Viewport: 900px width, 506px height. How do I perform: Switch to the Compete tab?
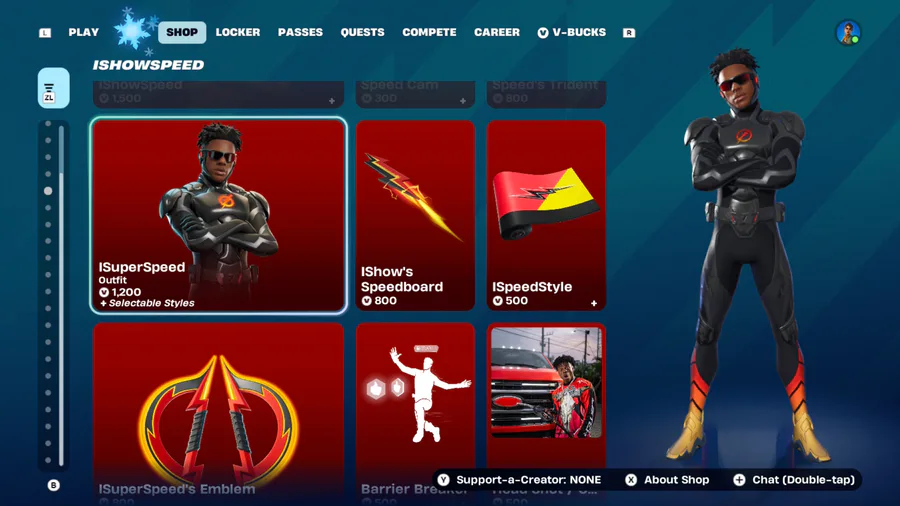[429, 32]
